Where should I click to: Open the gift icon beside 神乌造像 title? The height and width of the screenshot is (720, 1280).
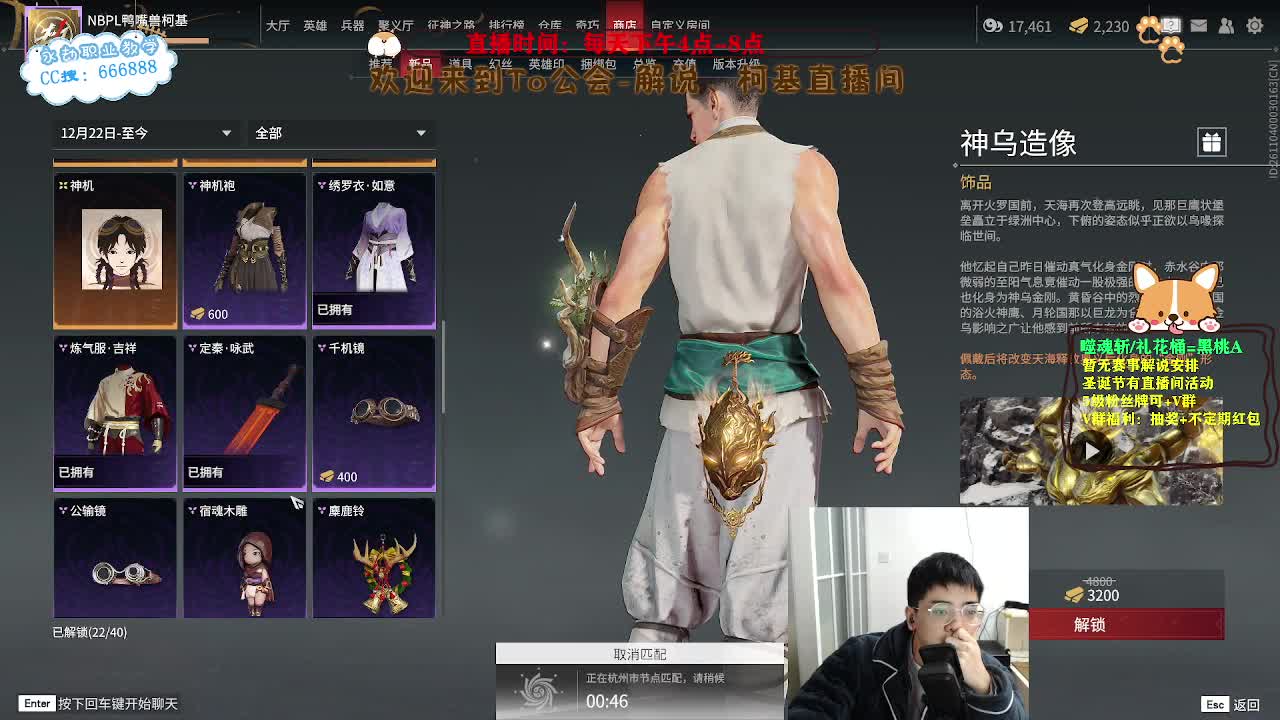pos(1211,142)
